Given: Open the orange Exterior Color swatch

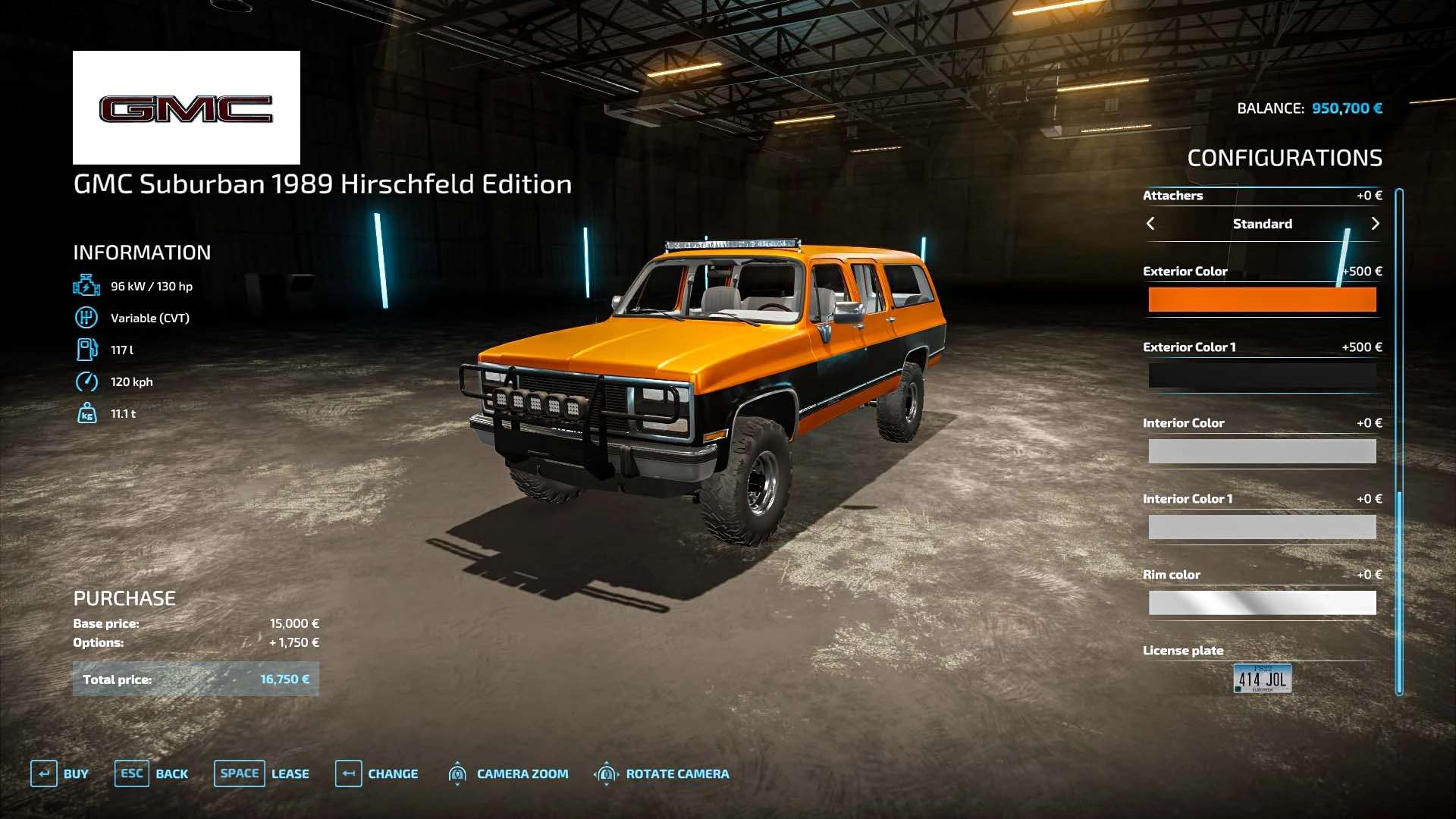Looking at the screenshot, I should click(1262, 300).
